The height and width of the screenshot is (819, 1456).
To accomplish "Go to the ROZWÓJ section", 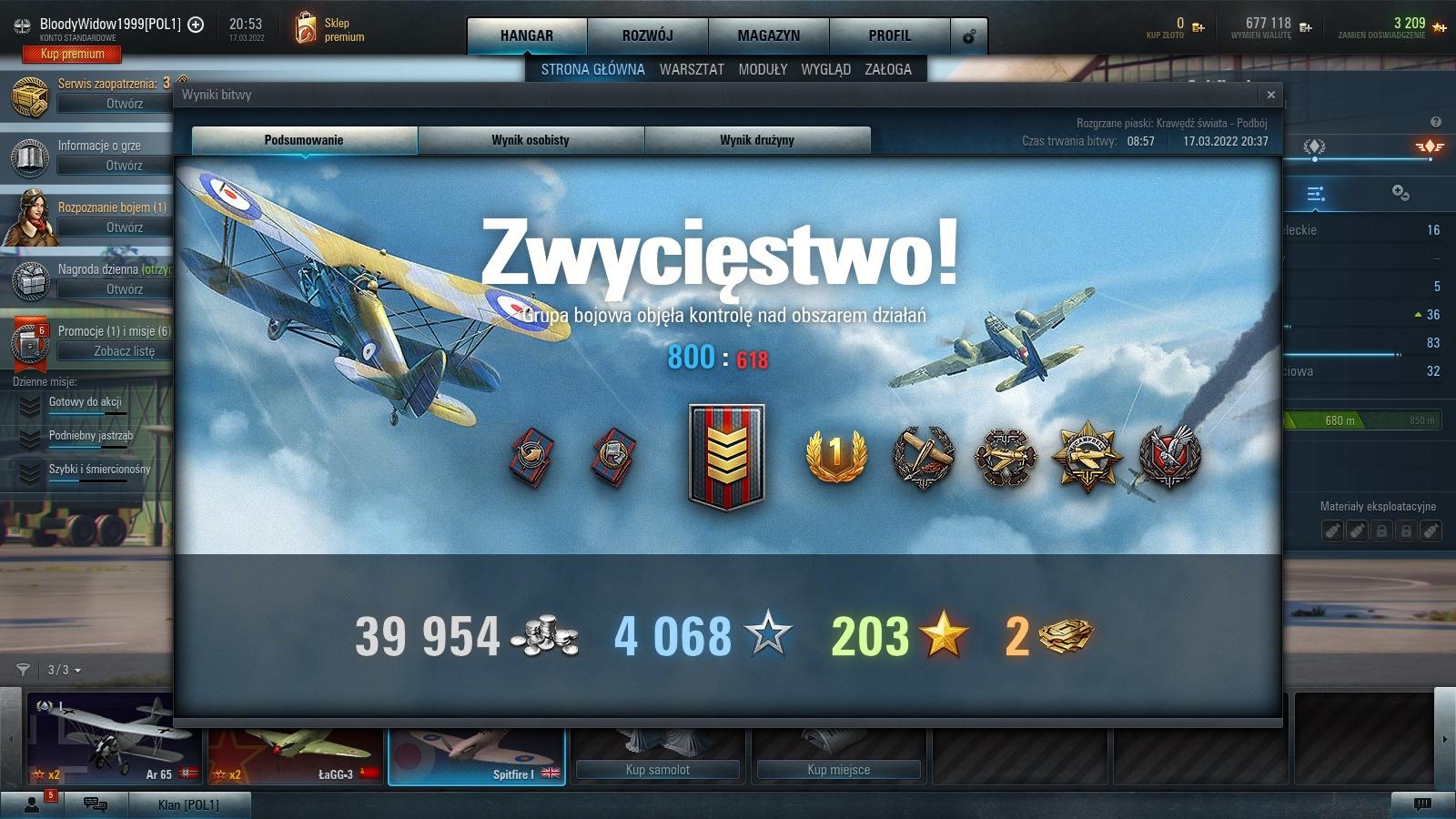I will click(x=647, y=35).
